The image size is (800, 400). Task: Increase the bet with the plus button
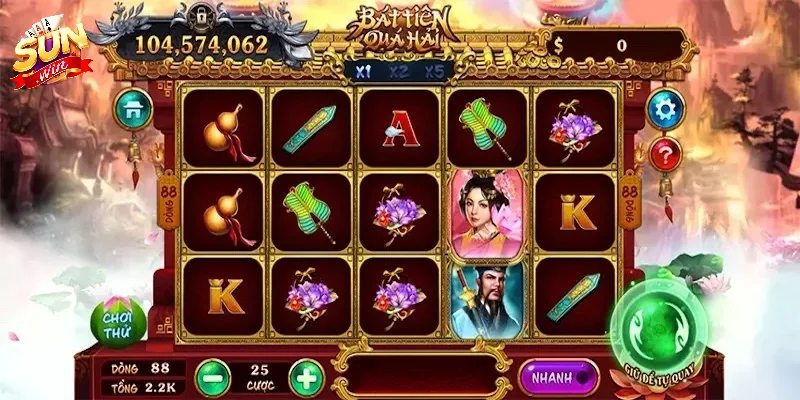[306, 378]
